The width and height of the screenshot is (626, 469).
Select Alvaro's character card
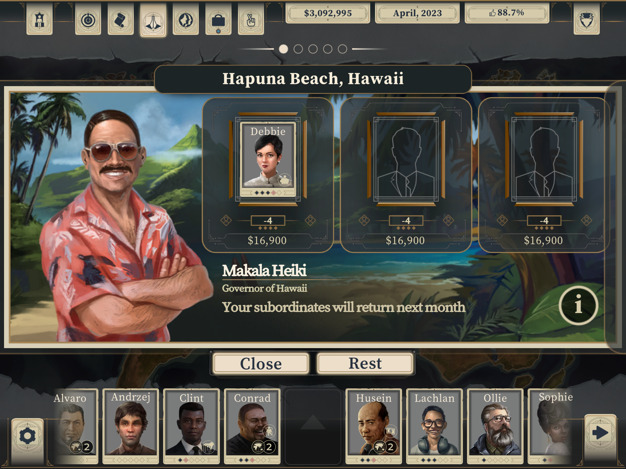[x=71, y=425]
